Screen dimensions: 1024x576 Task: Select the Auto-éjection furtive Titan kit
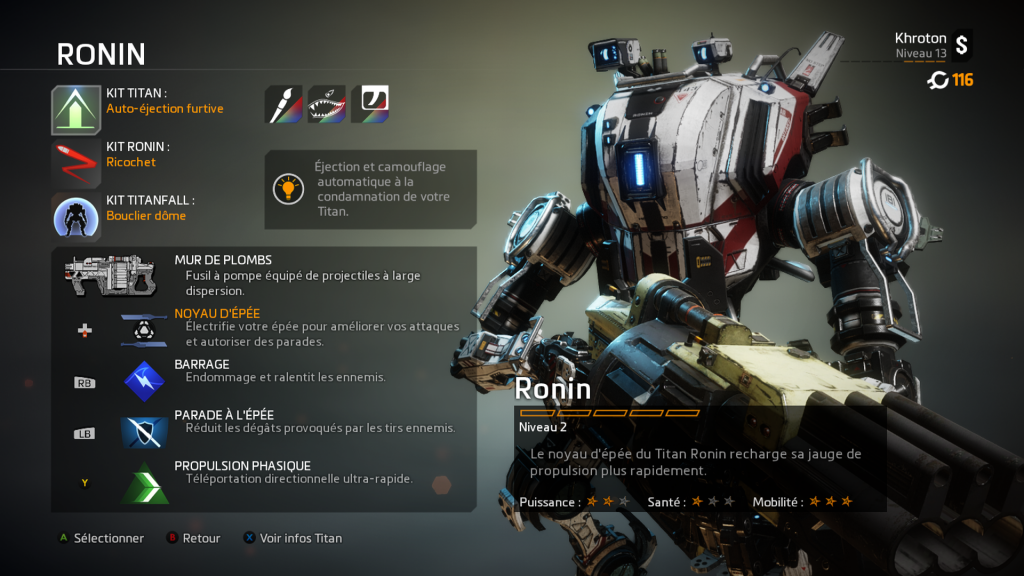click(x=77, y=110)
